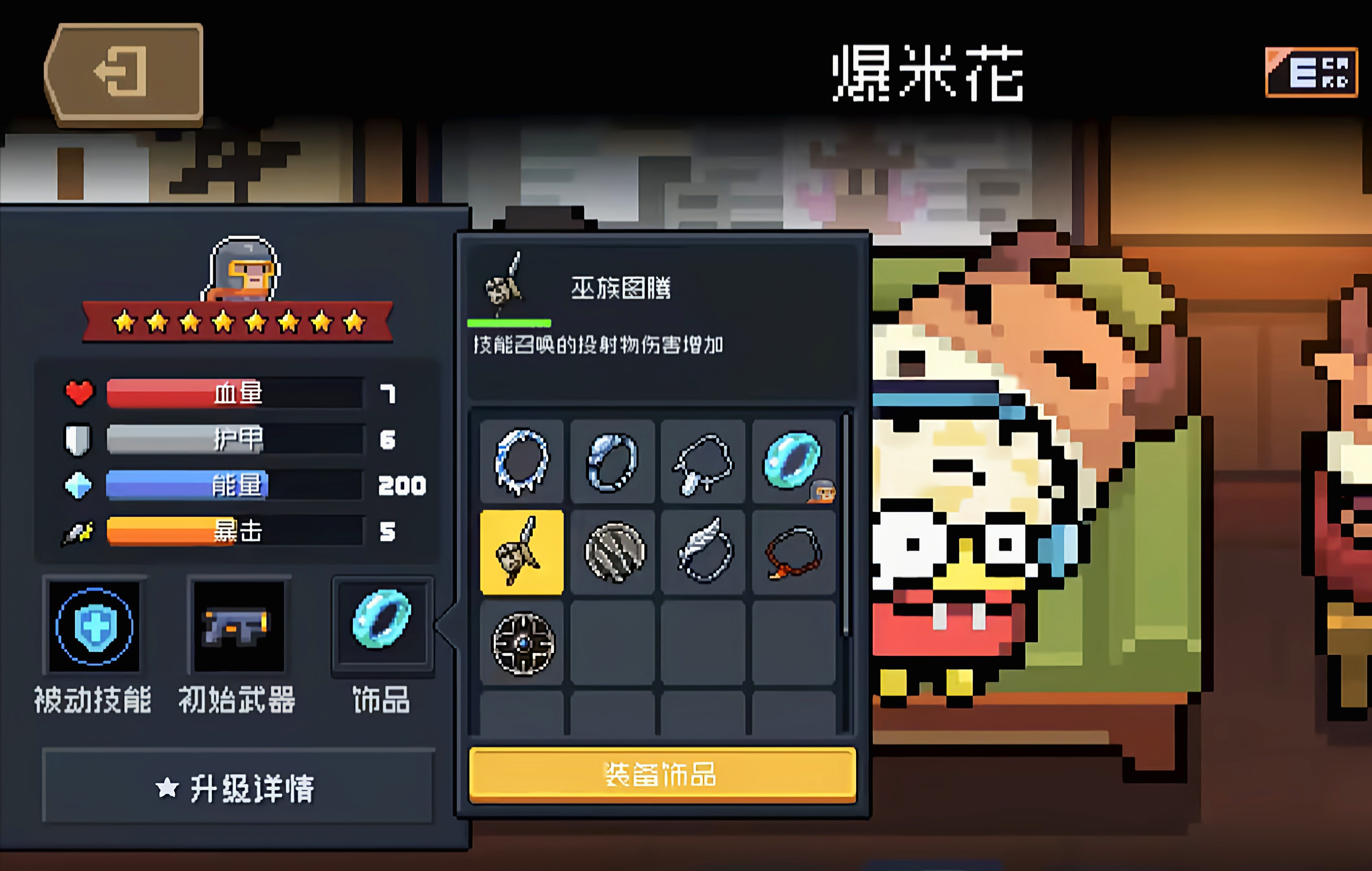The height and width of the screenshot is (871, 1372).
Task: Click the 初始武器 starting weapon gun icon
Action: pyautogui.click(x=240, y=626)
